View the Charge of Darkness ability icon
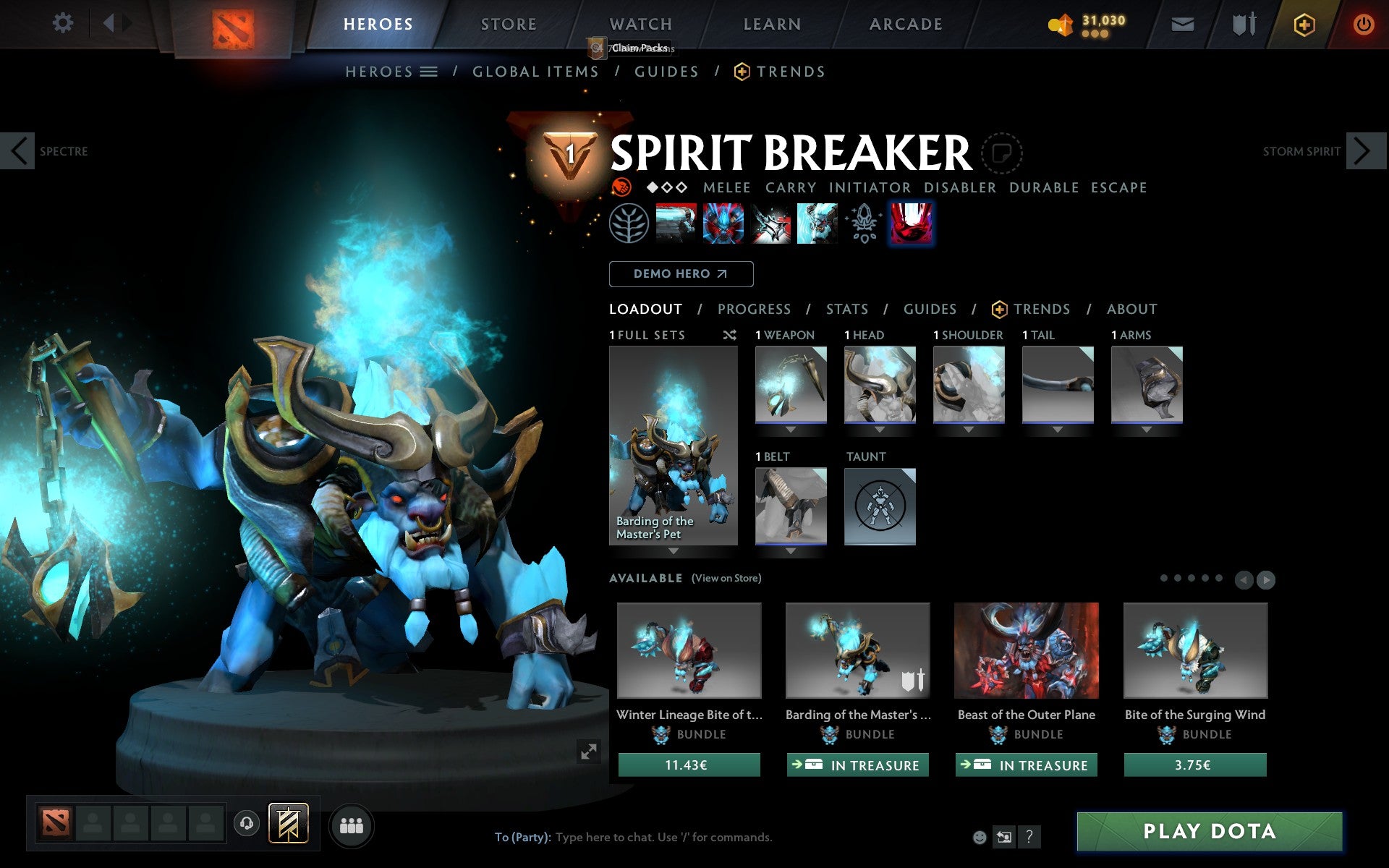This screenshot has height=868, width=1389. click(x=676, y=223)
